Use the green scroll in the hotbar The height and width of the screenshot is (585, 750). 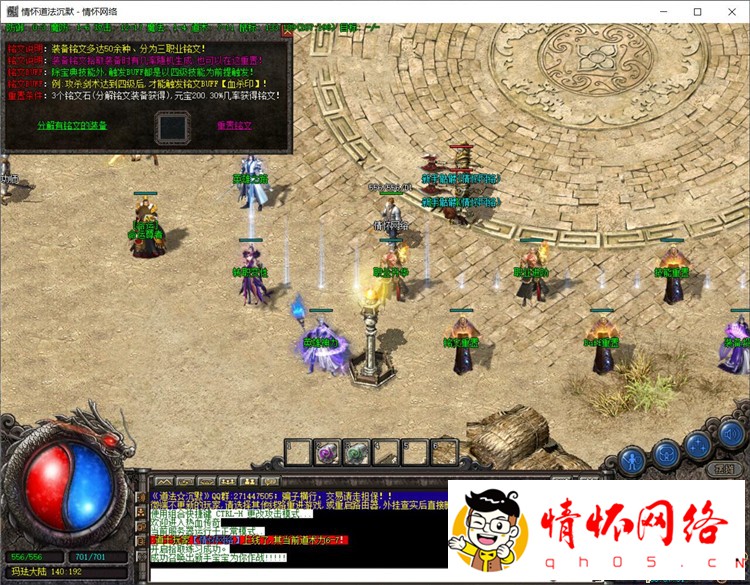pos(357,453)
